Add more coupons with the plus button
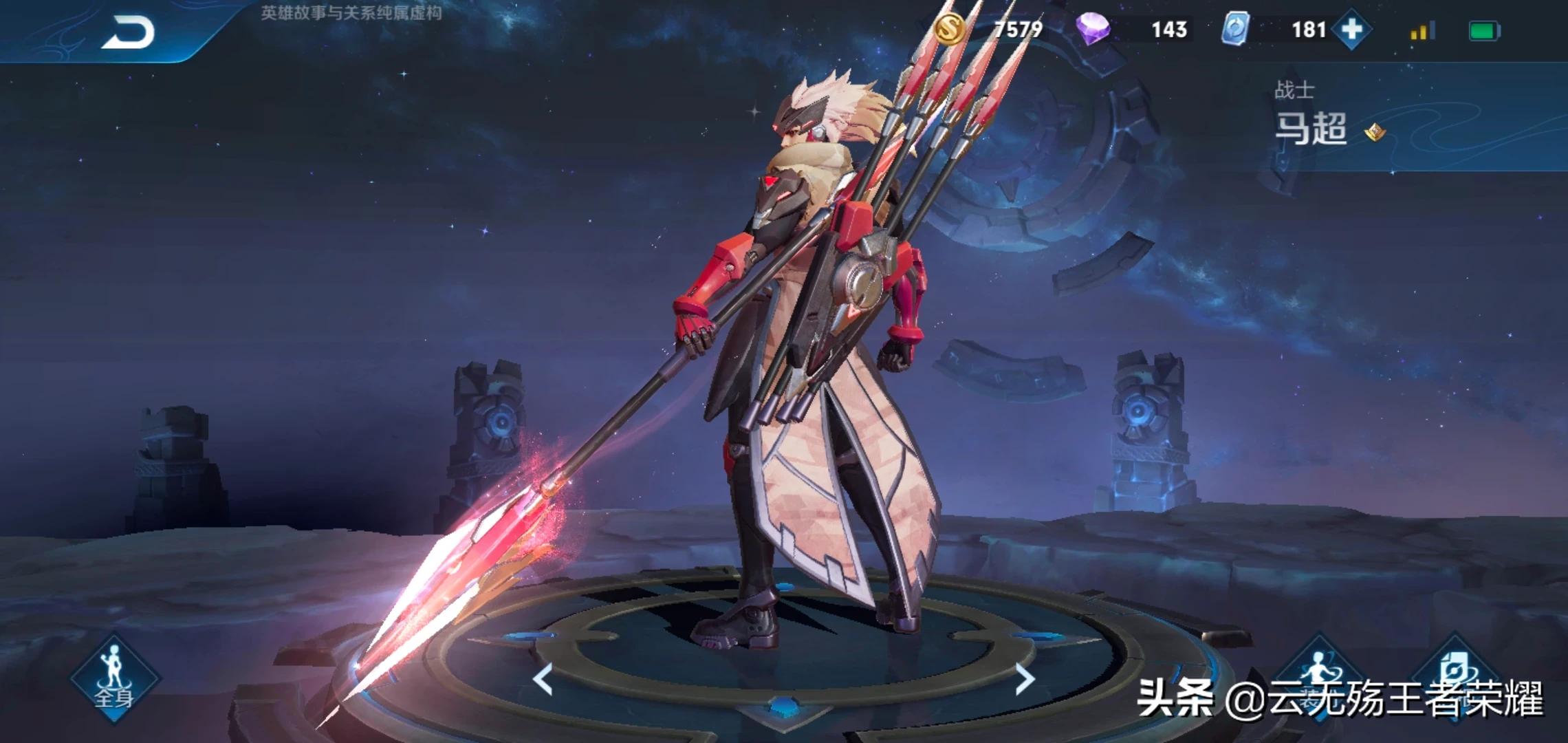The width and height of the screenshot is (1568, 743). (1351, 30)
